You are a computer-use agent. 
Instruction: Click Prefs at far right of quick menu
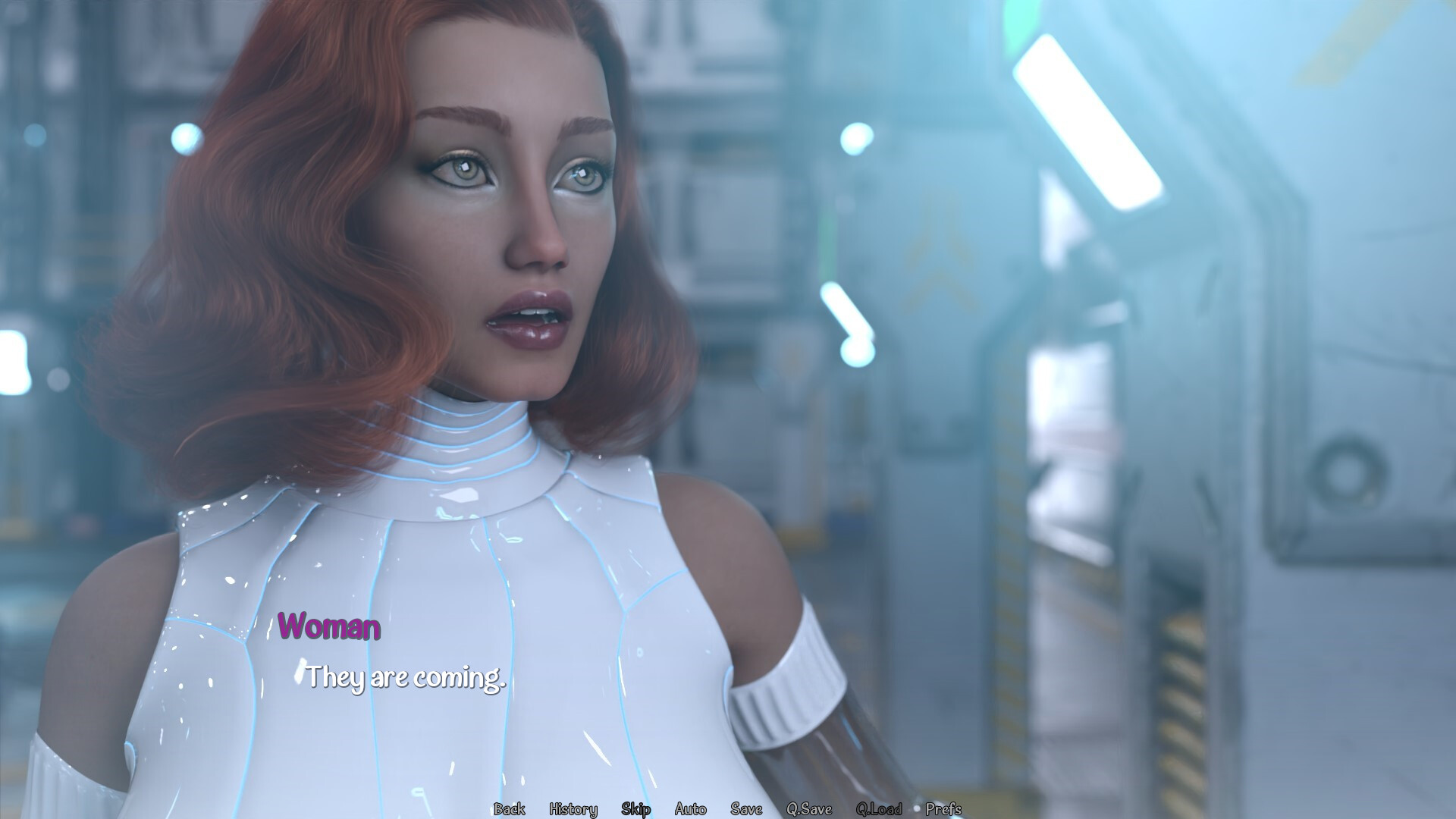[x=943, y=810]
